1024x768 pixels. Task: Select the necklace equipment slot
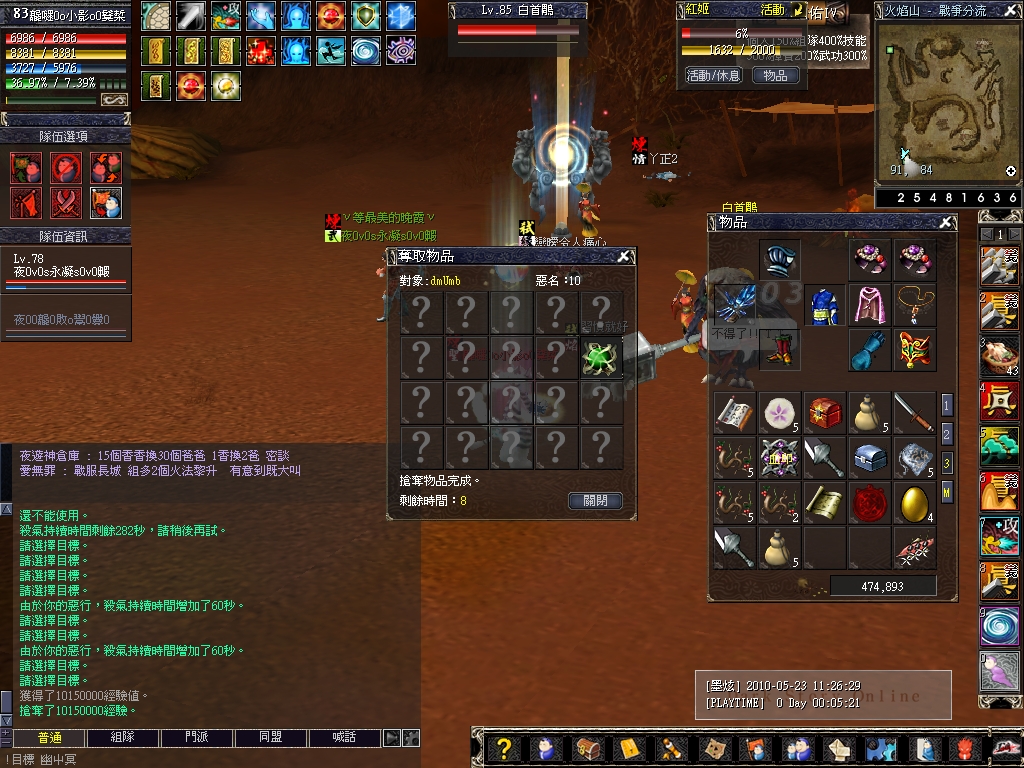[x=914, y=304]
